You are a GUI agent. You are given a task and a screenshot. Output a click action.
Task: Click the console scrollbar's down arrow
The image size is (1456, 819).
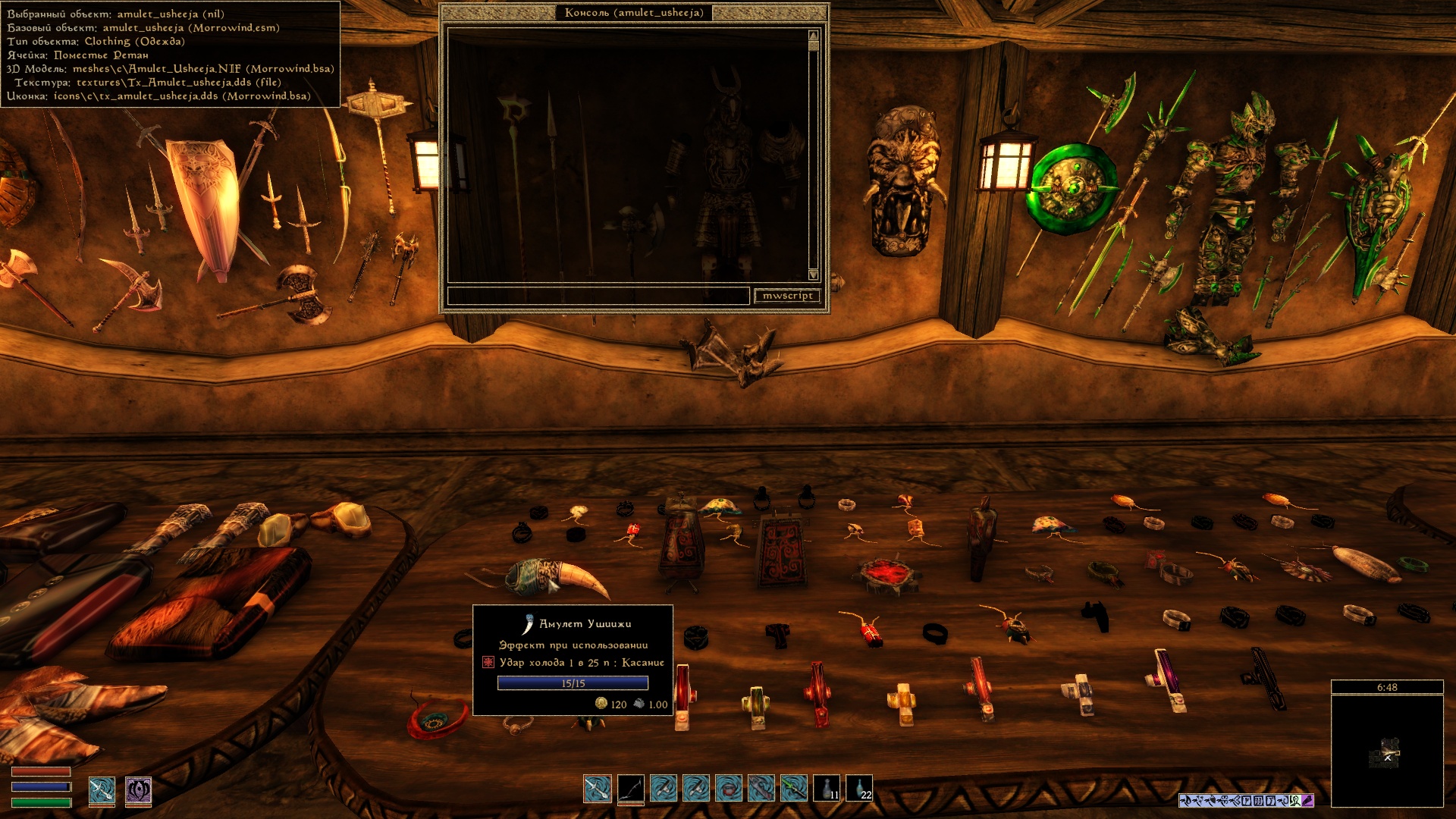point(814,275)
